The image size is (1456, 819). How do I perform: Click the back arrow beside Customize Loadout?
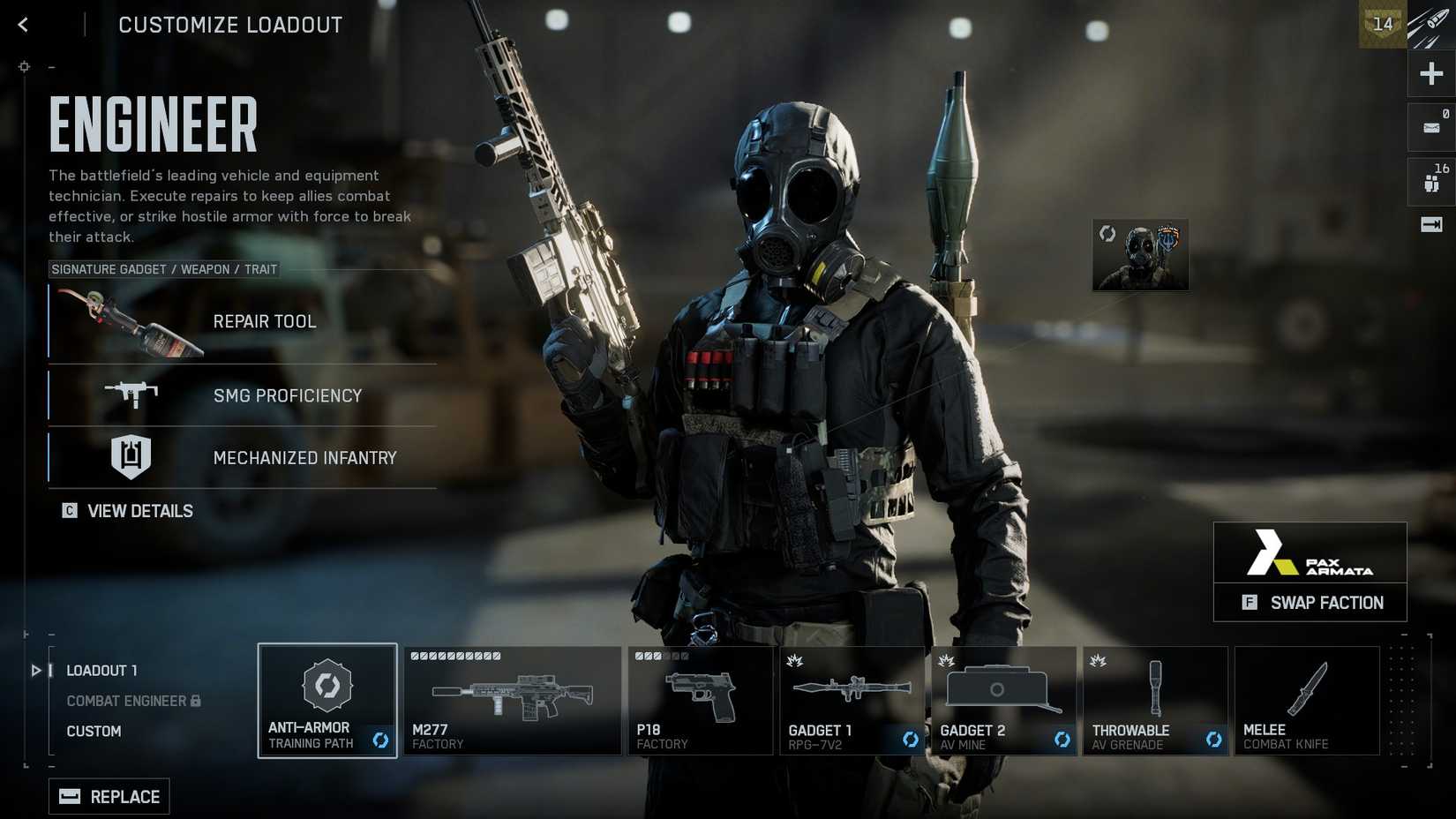(22, 24)
